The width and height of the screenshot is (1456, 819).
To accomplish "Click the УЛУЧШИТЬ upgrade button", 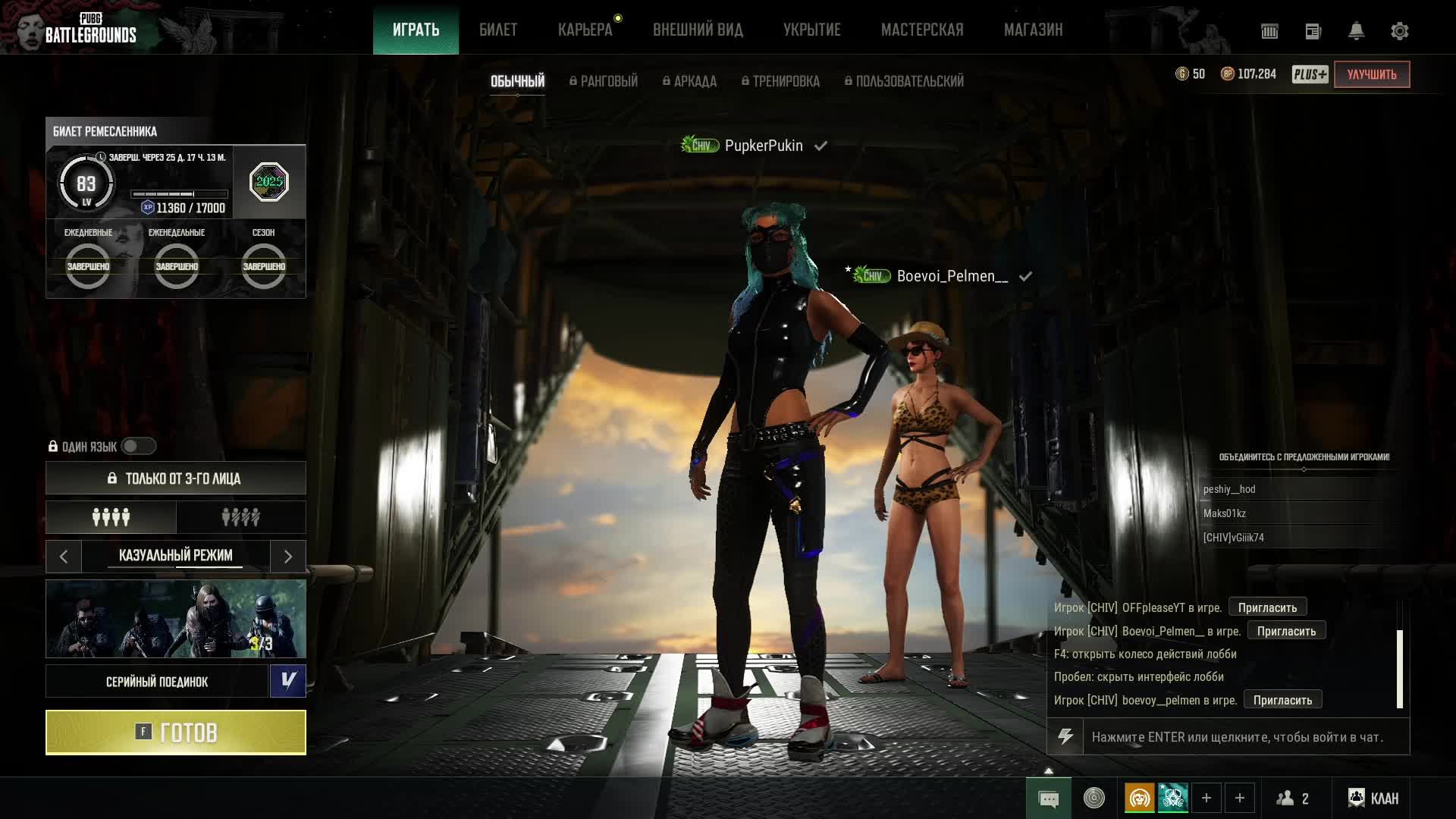I will pyautogui.click(x=1371, y=74).
